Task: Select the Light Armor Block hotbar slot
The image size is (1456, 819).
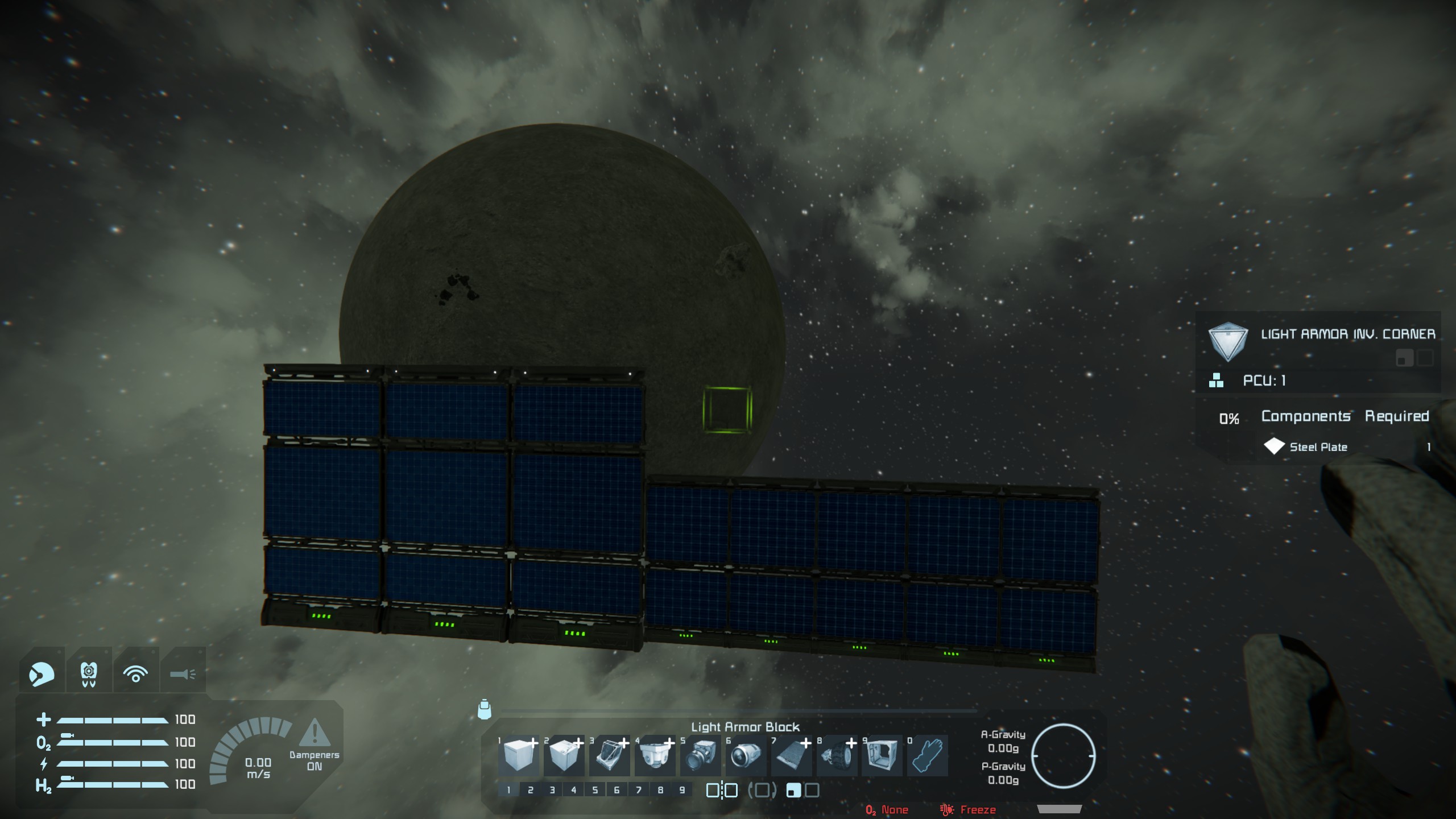Action: (518, 755)
